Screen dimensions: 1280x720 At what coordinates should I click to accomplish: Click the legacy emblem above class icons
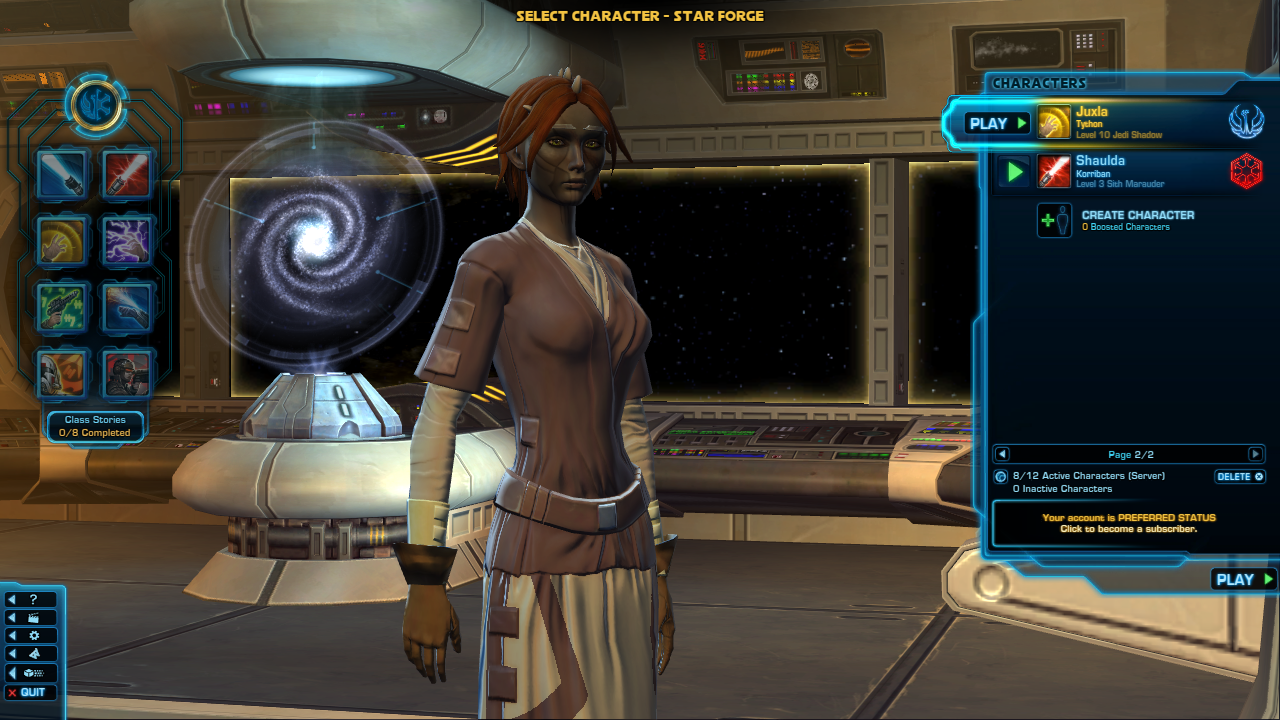click(96, 105)
